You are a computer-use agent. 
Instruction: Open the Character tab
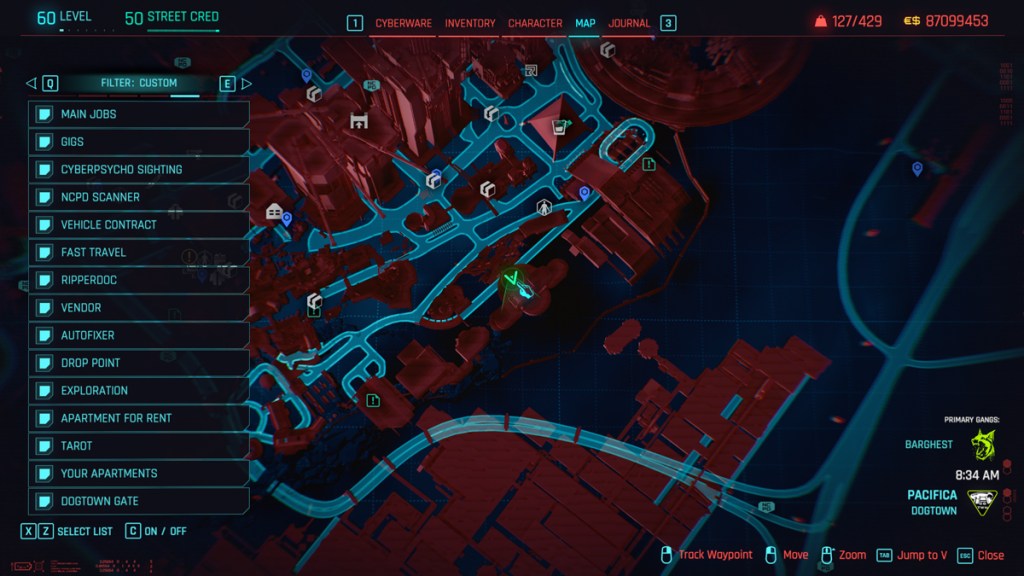[x=534, y=23]
